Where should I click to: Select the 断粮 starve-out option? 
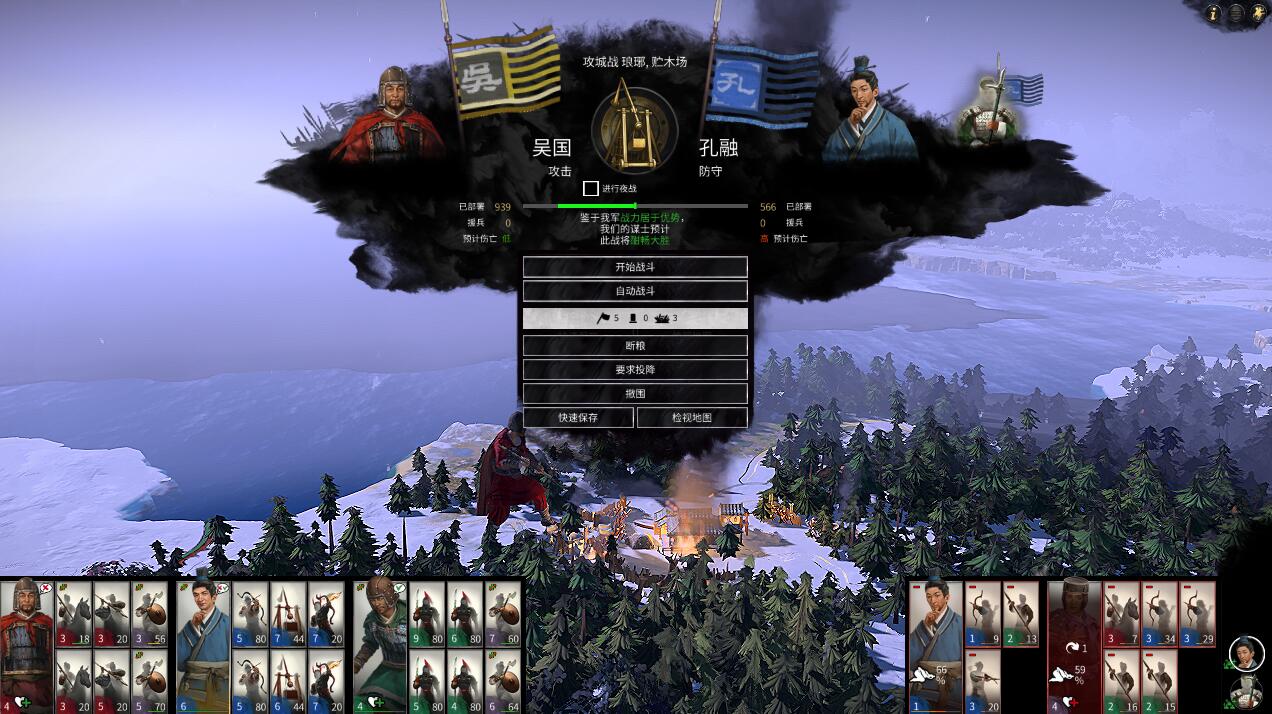click(635, 345)
